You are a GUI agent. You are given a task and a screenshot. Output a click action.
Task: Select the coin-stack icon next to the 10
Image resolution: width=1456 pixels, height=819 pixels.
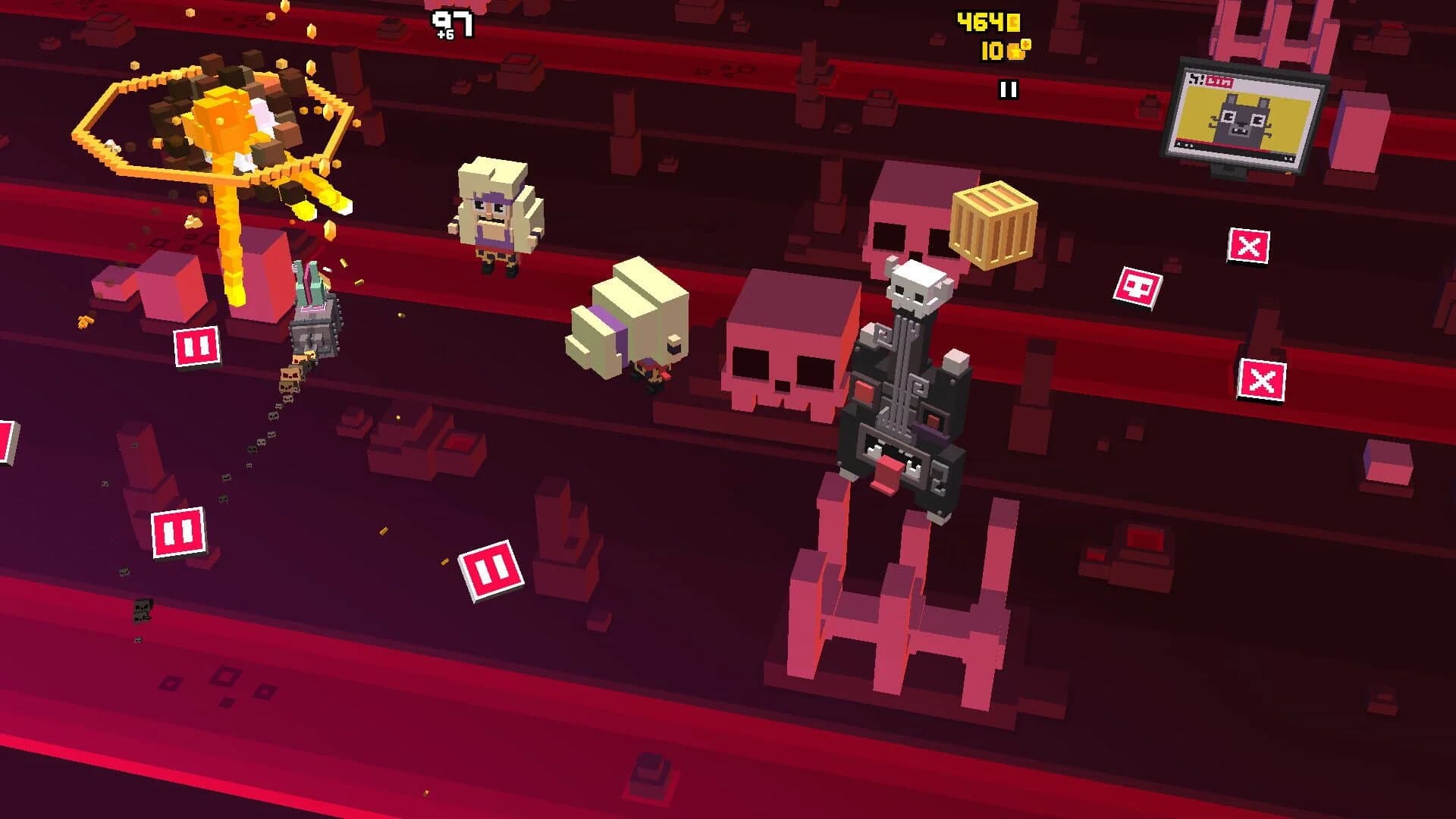(x=1014, y=52)
